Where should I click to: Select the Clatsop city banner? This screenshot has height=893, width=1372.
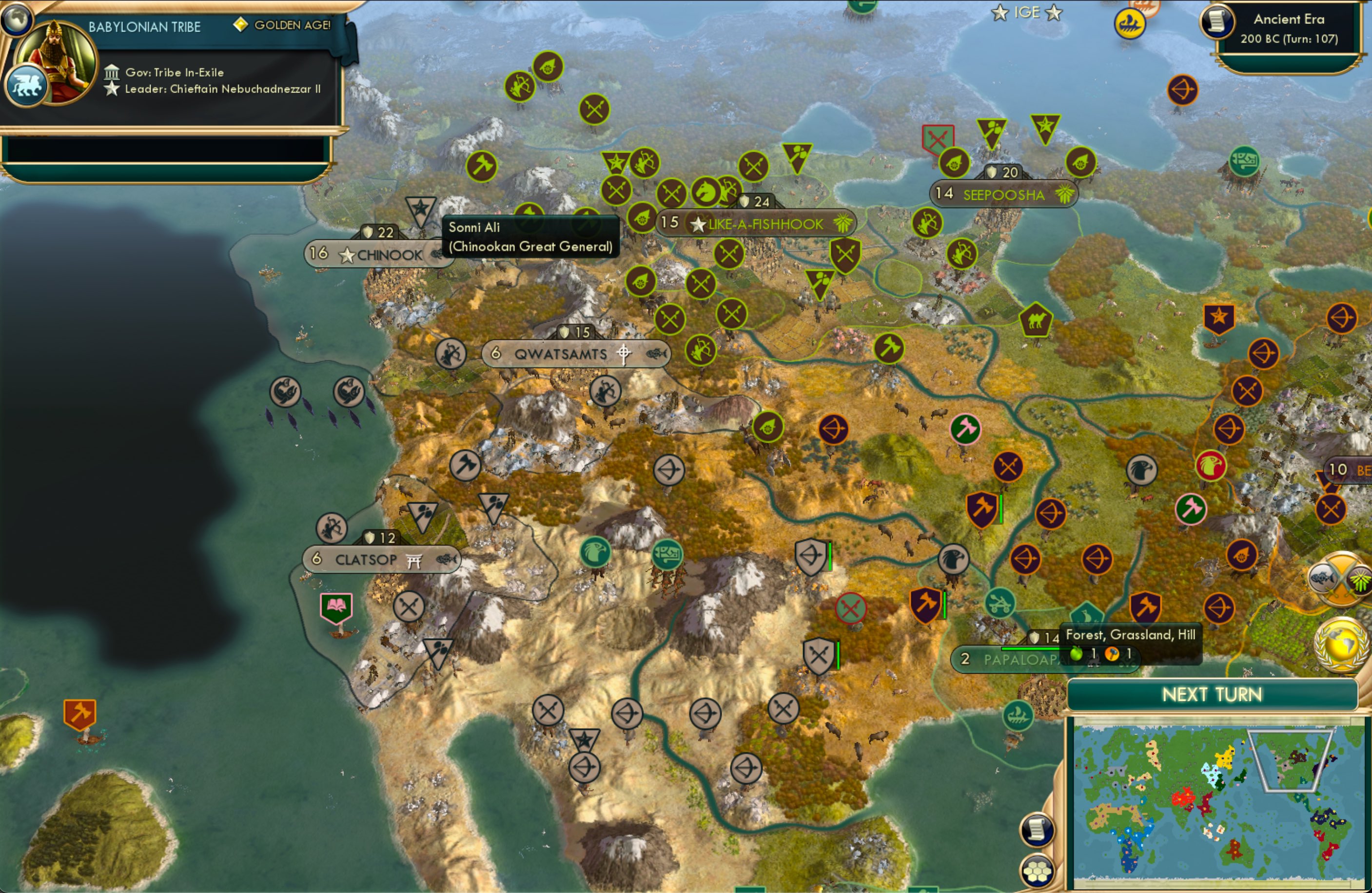coord(379,559)
